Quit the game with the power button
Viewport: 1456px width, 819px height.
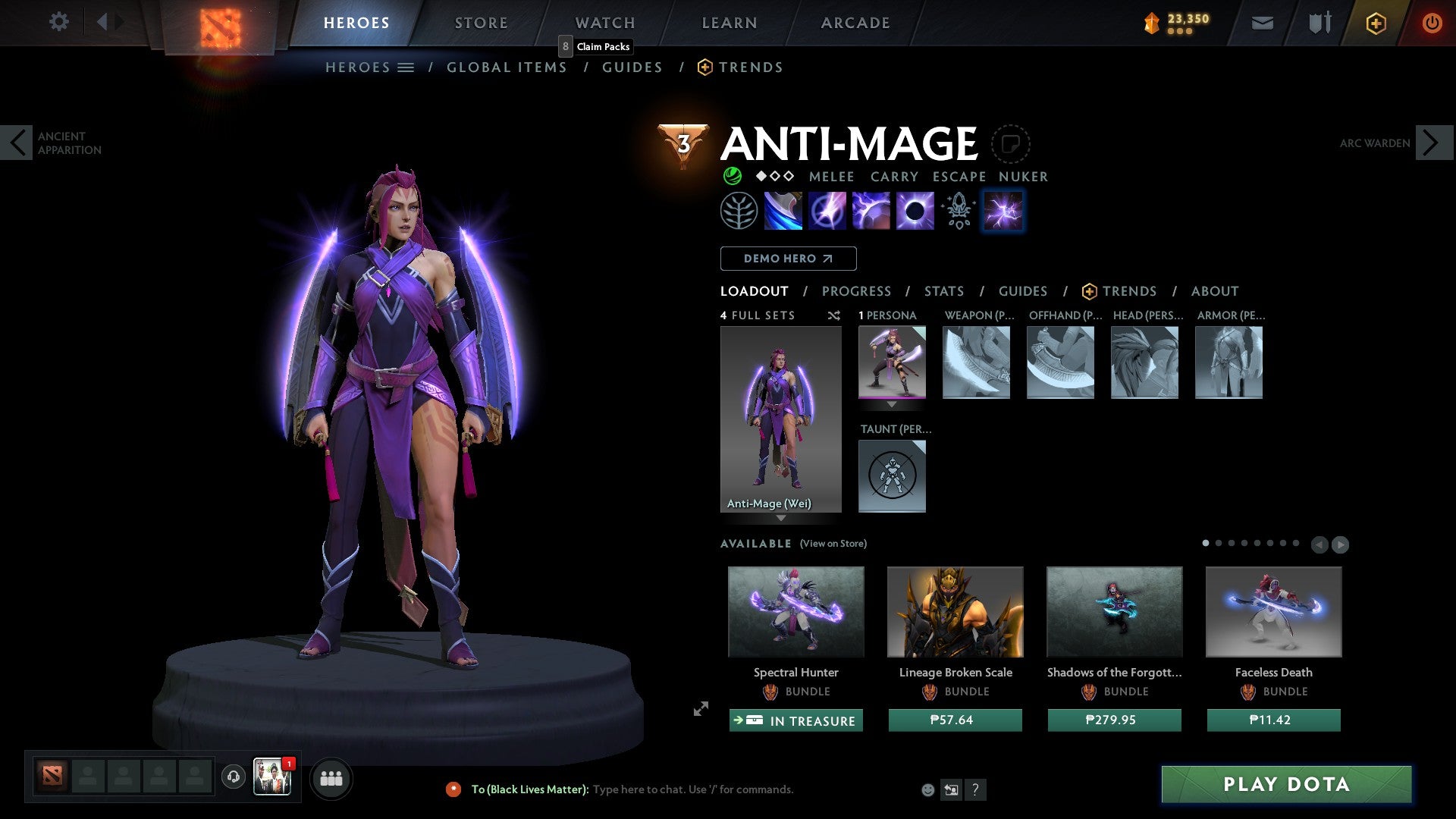coord(1432,23)
